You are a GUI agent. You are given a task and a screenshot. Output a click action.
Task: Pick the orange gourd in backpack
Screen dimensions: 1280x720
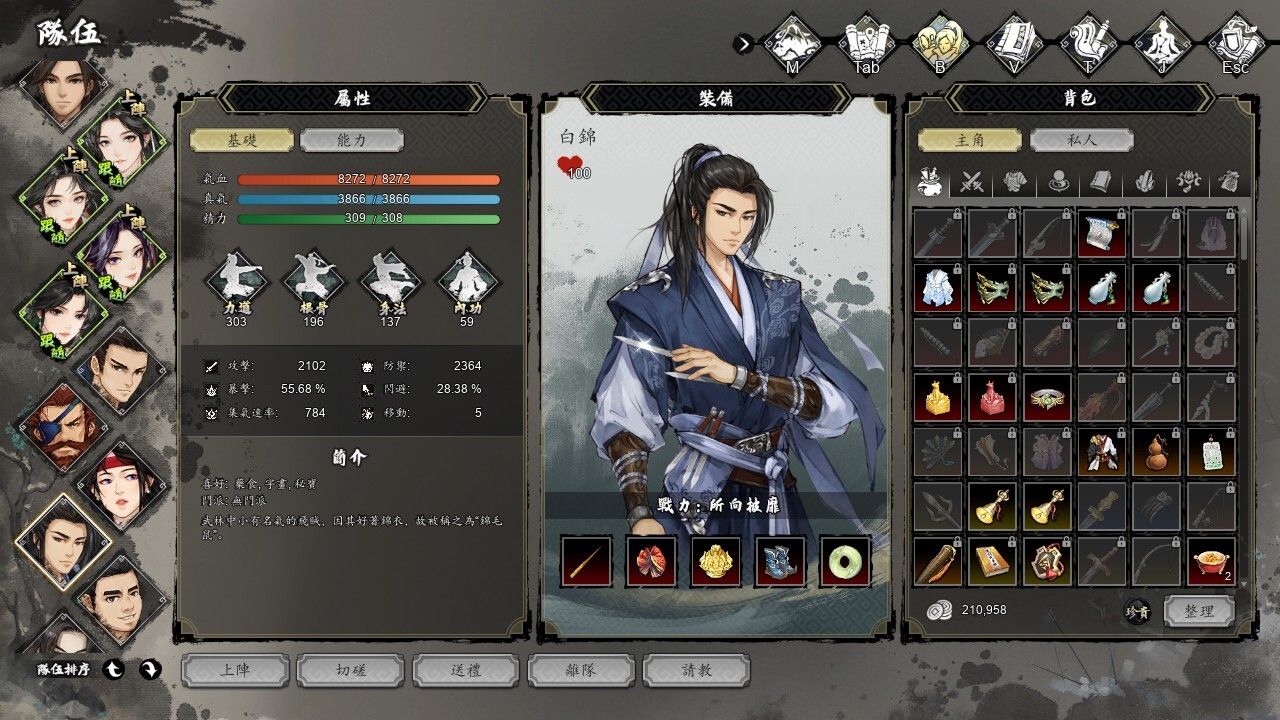pyautogui.click(x=1157, y=452)
